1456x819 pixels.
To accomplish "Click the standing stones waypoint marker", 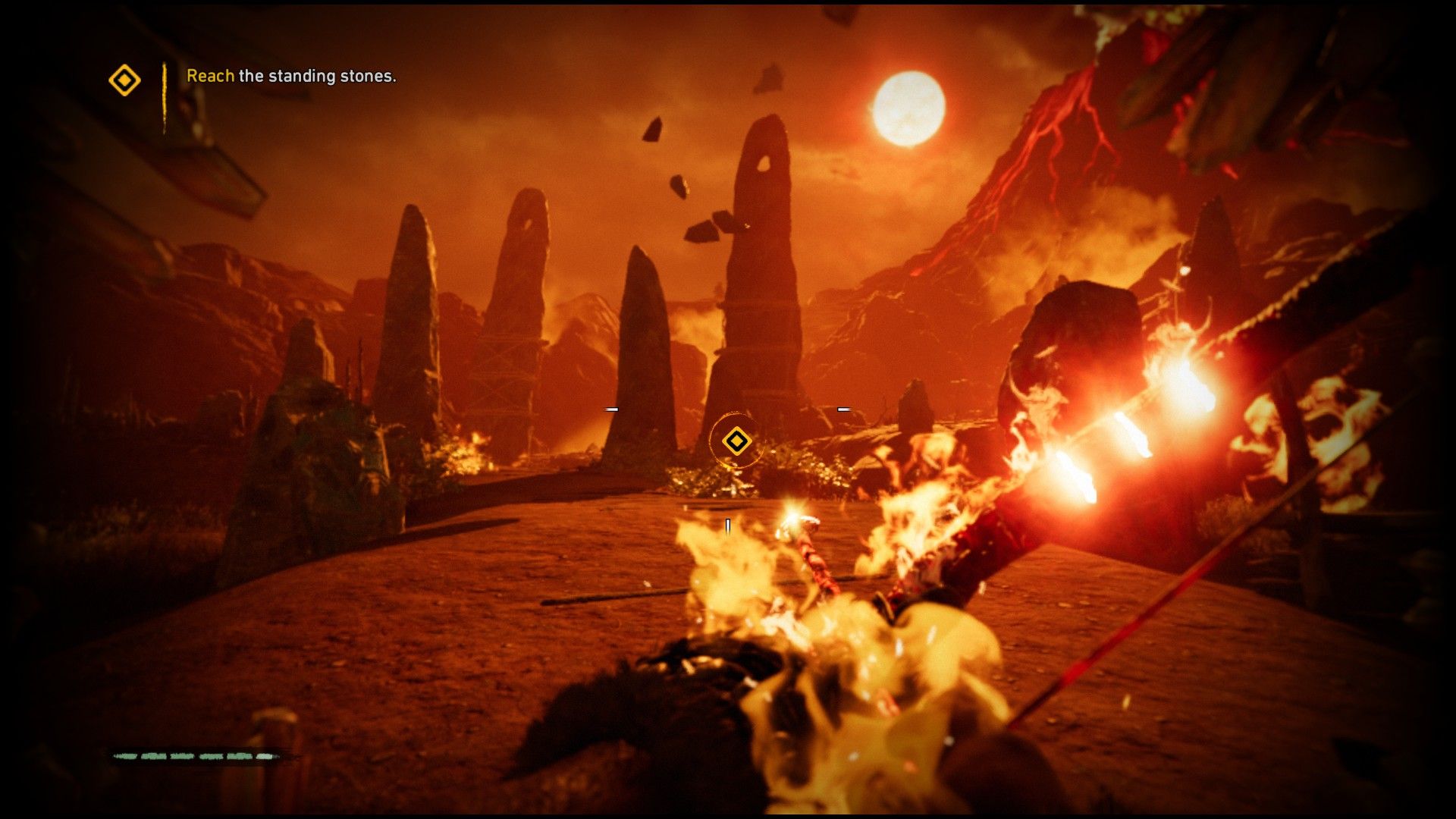I will tap(736, 441).
